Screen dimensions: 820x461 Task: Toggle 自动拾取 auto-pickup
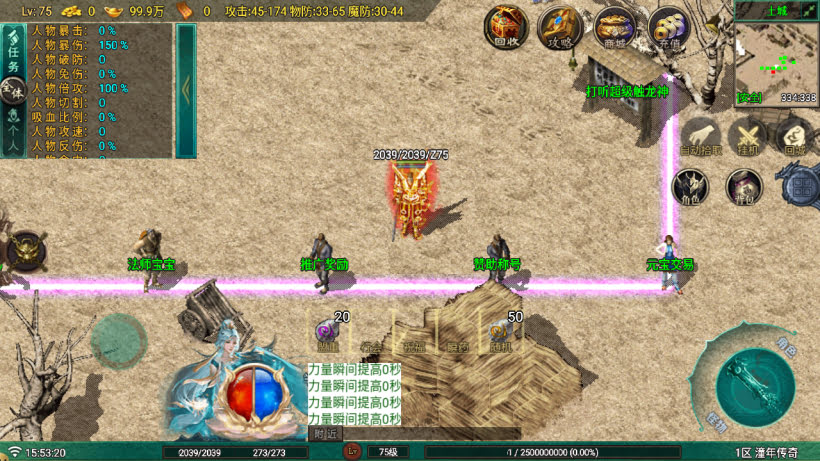pyautogui.click(x=700, y=136)
